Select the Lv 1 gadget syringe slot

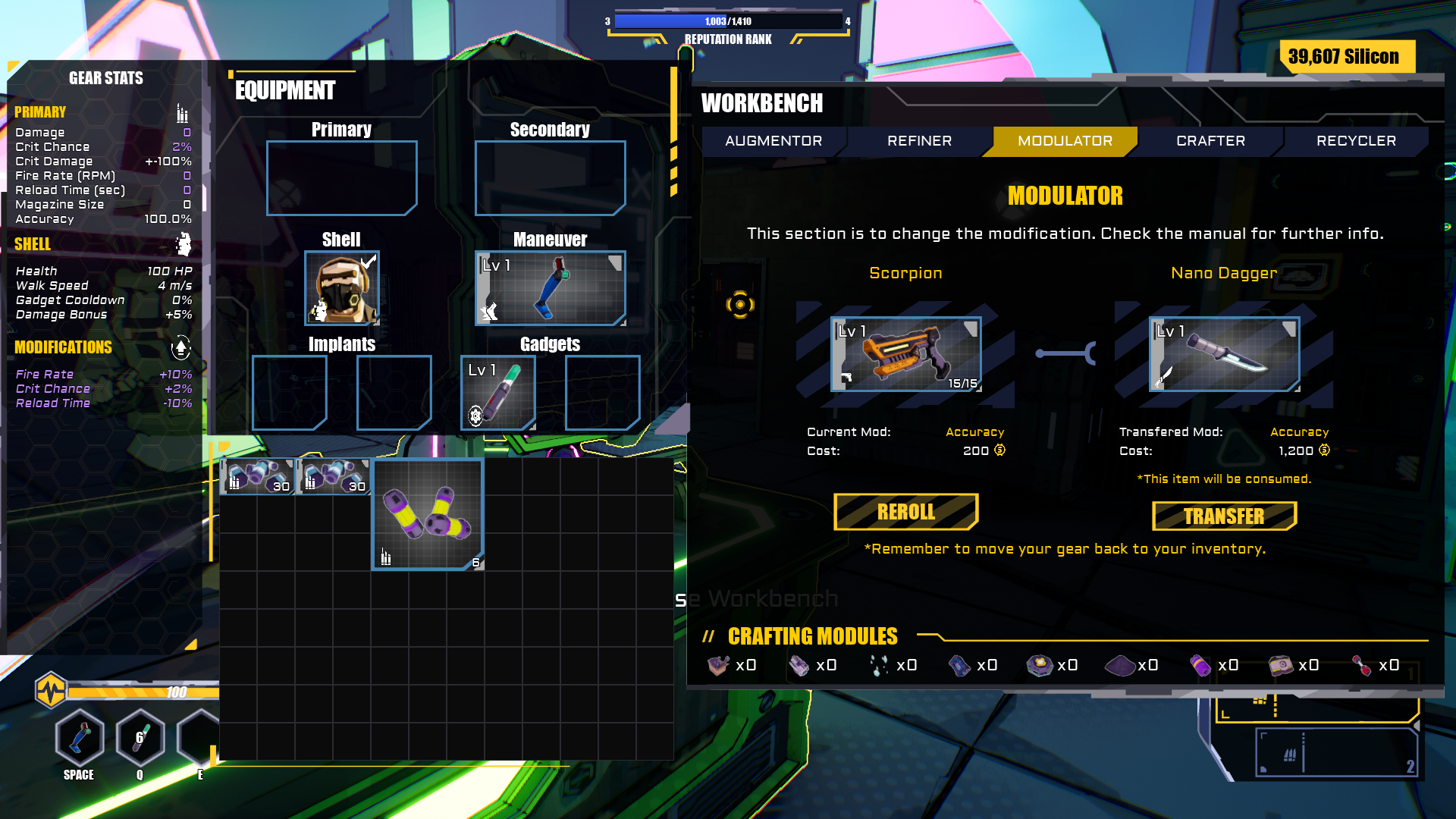pos(498,393)
